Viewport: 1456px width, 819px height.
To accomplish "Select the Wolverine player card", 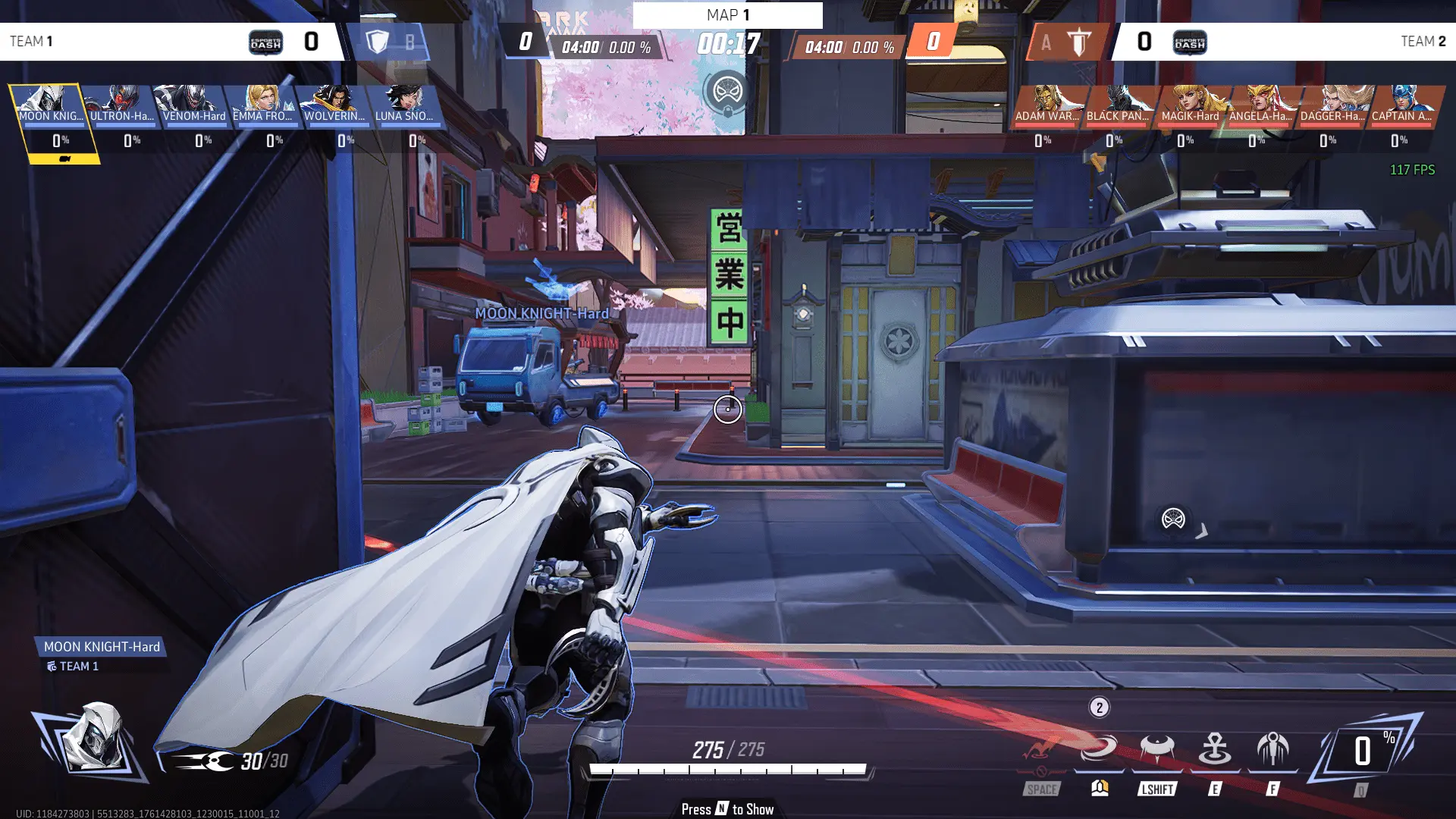I will point(335,106).
